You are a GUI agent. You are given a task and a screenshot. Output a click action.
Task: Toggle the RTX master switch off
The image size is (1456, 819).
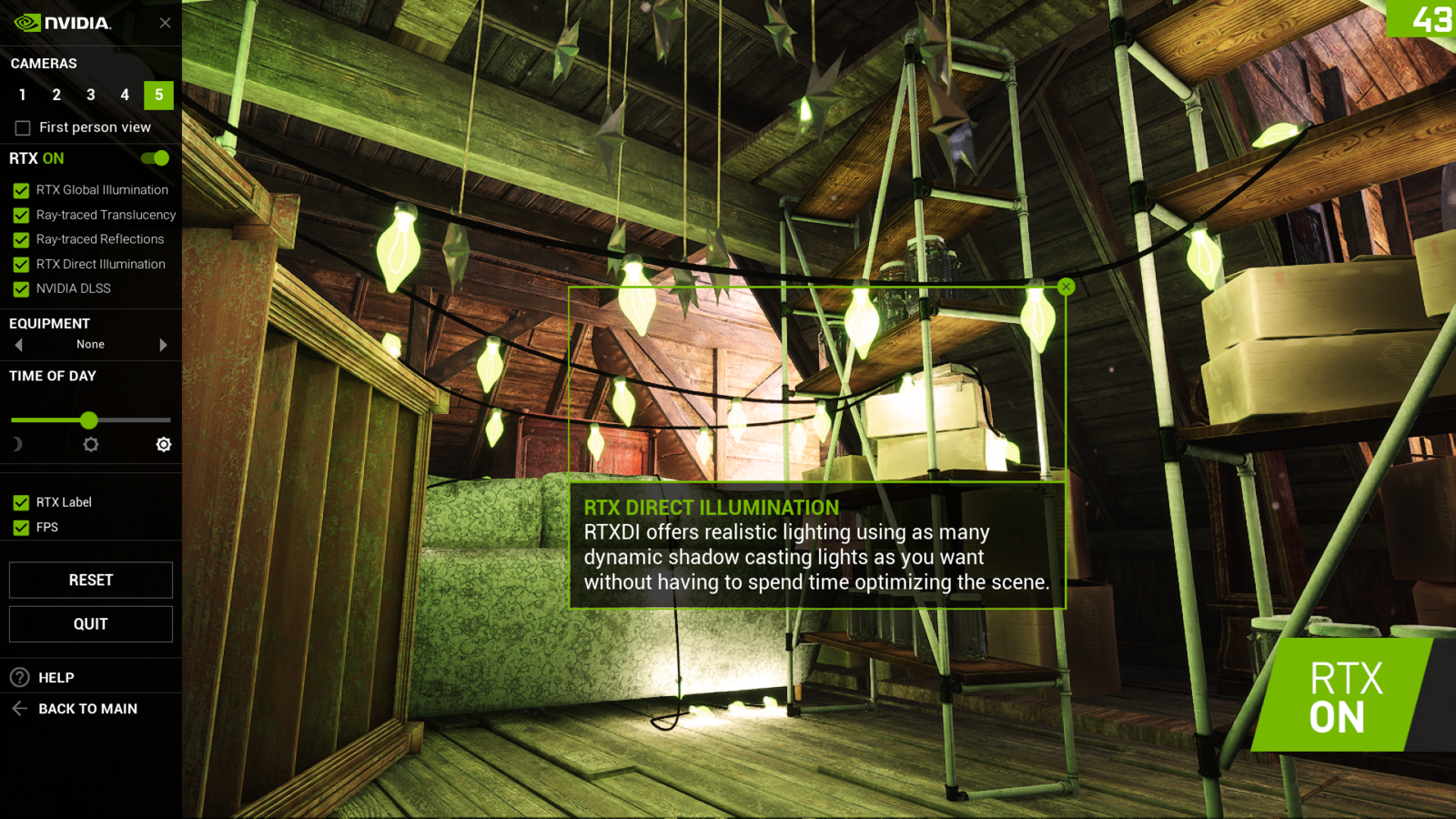point(154,157)
